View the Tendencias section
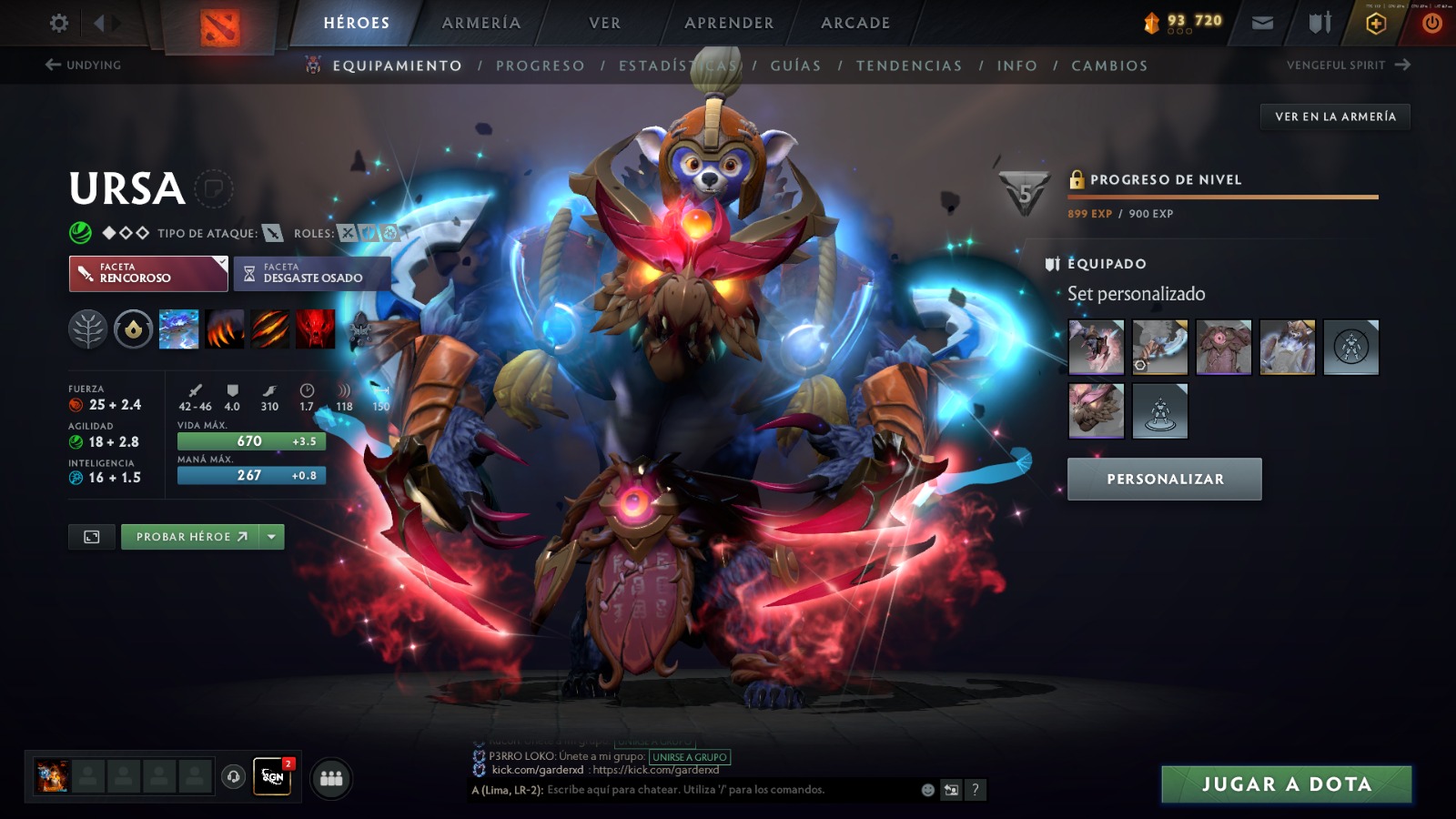Viewport: 1456px width, 819px height. (909, 66)
